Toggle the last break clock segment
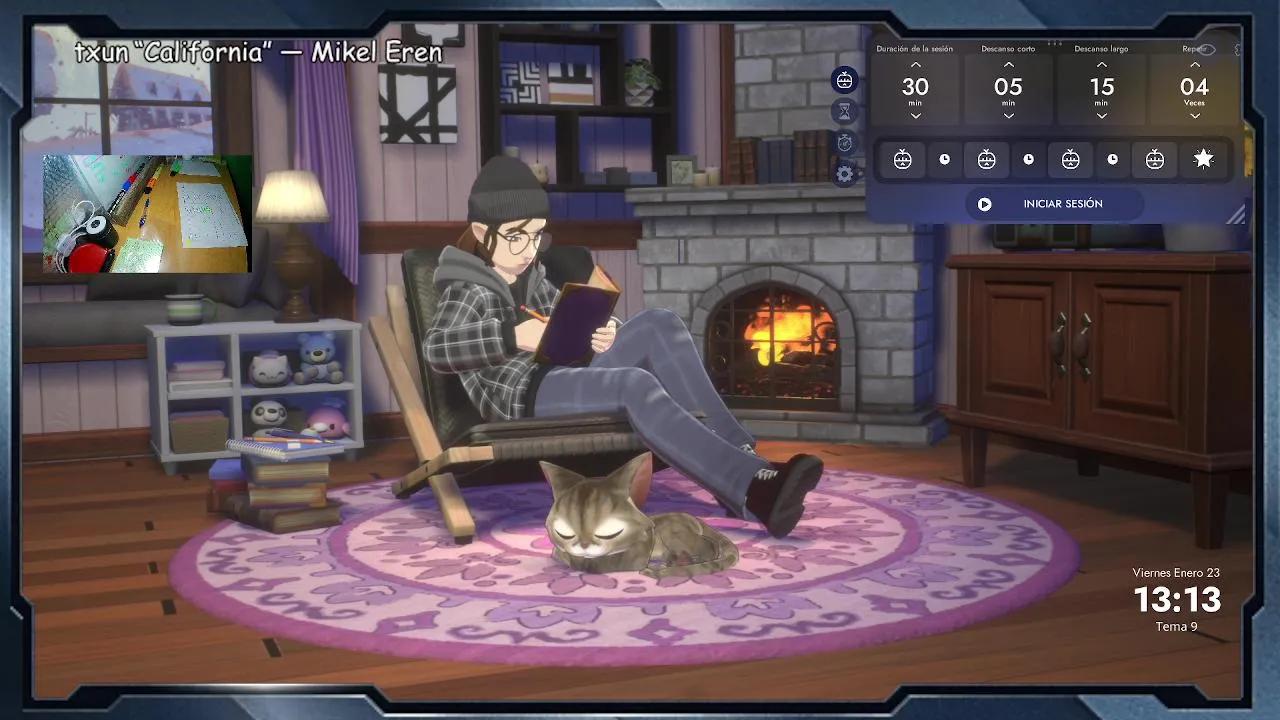1280x720 pixels. (1112, 158)
